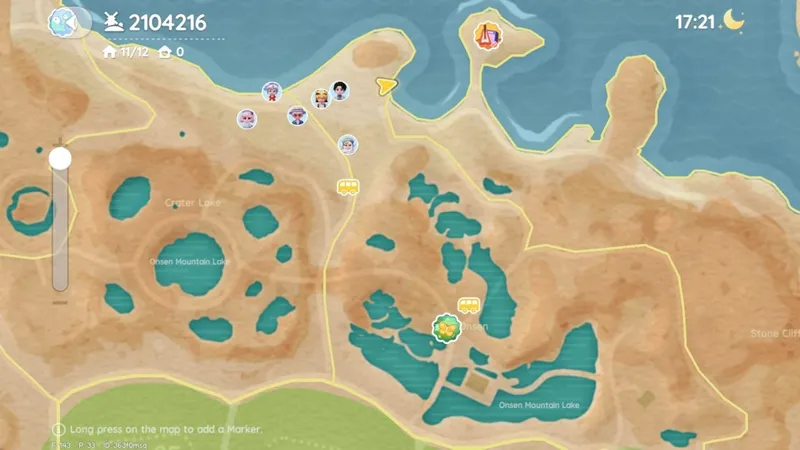Select the resident marker wearing a yellow hat

[320, 97]
